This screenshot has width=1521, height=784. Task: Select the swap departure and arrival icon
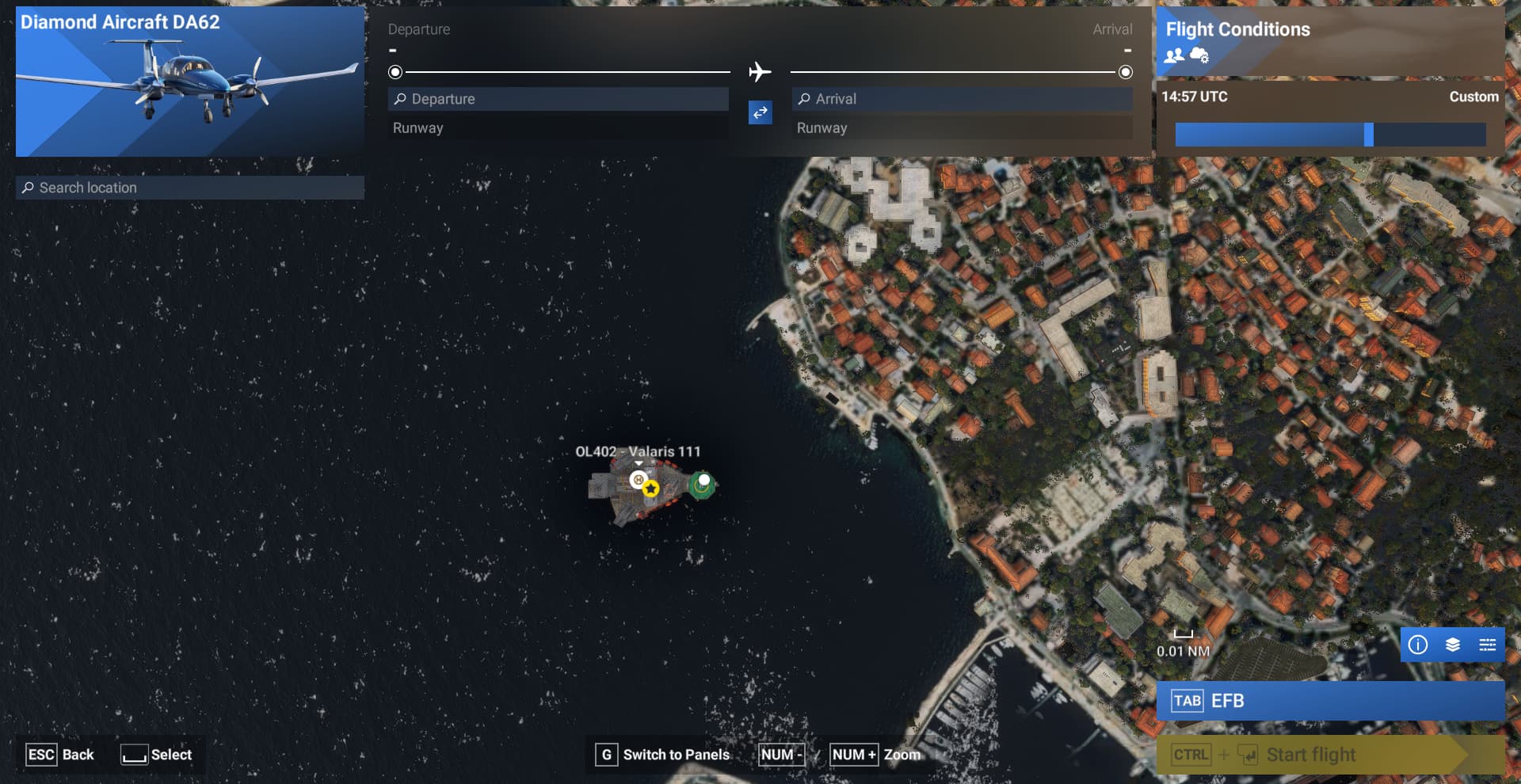point(760,113)
